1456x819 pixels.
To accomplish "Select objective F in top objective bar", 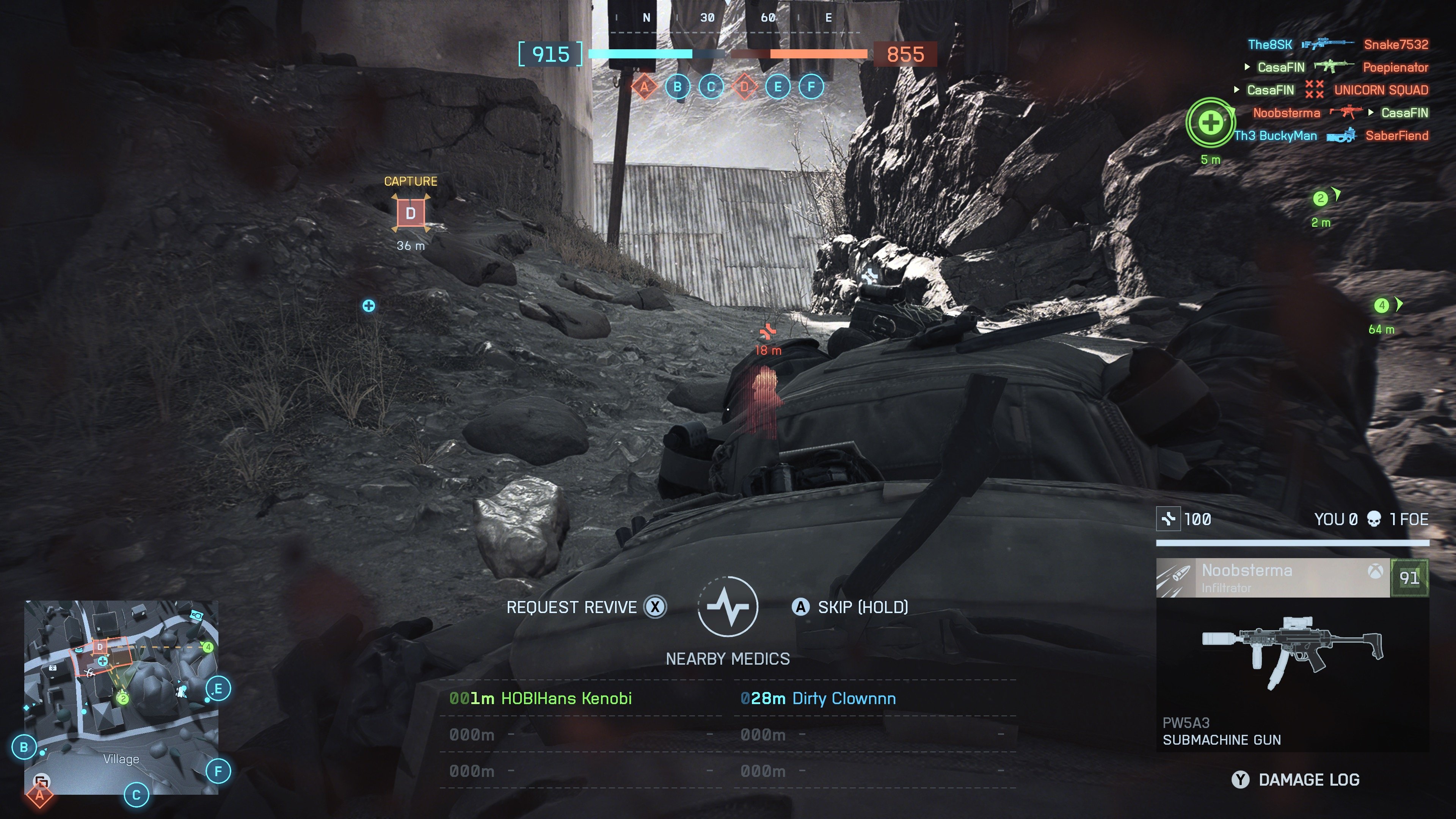I will point(812,86).
